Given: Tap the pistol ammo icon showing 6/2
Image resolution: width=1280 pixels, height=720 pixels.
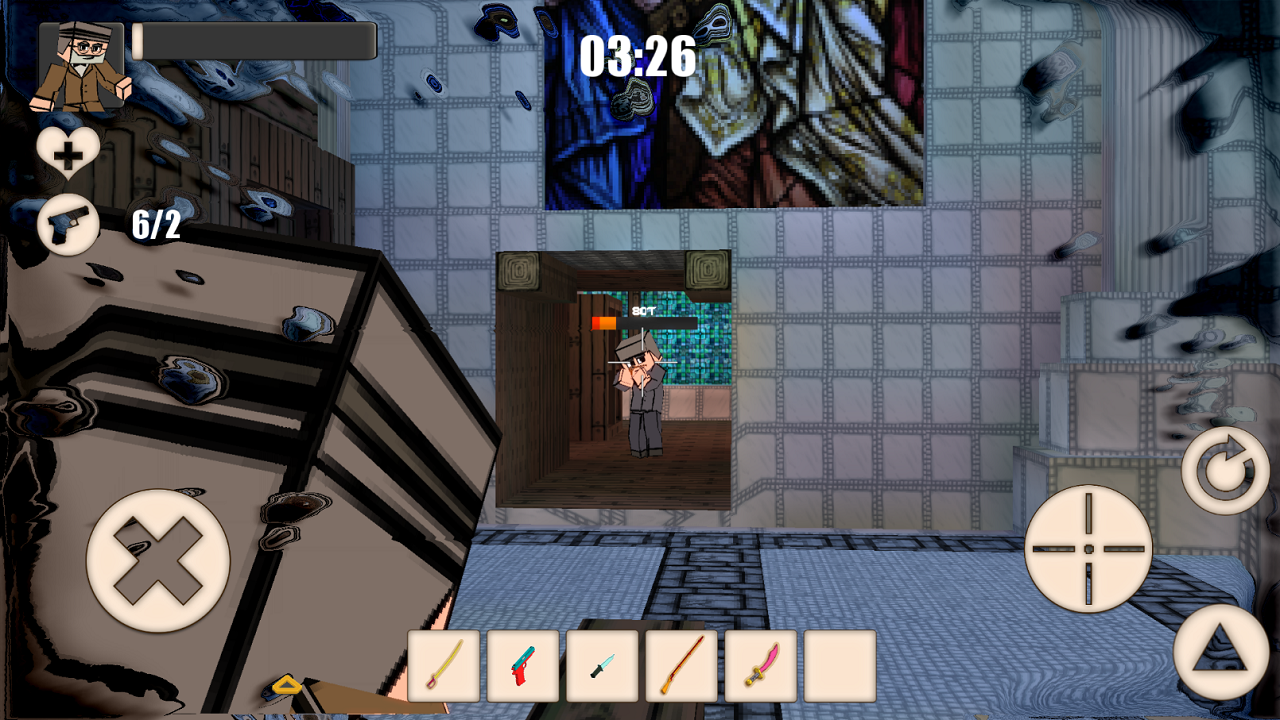Looking at the screenshot, I should (66, 225).
